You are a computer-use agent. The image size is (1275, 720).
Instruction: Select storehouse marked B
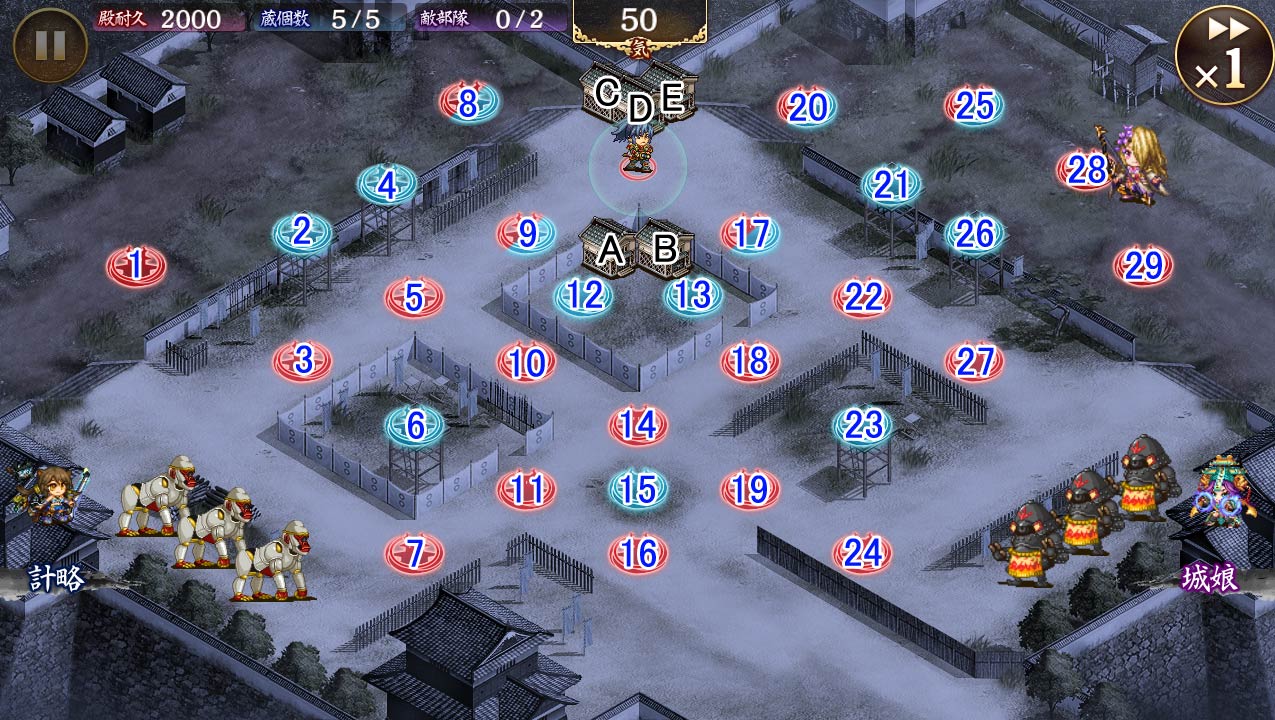665,247
